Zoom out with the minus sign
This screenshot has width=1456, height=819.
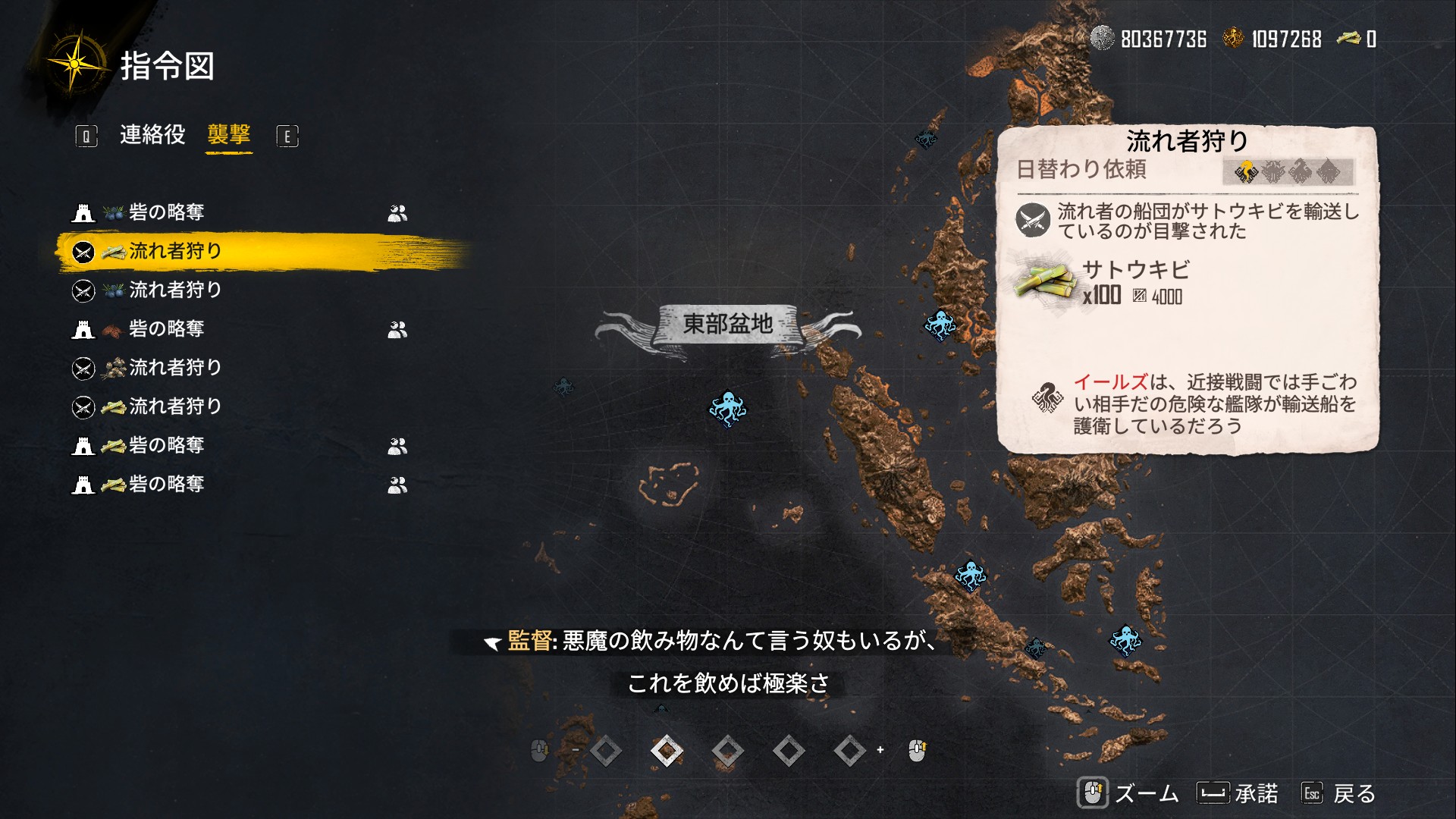tap(576, 750)
